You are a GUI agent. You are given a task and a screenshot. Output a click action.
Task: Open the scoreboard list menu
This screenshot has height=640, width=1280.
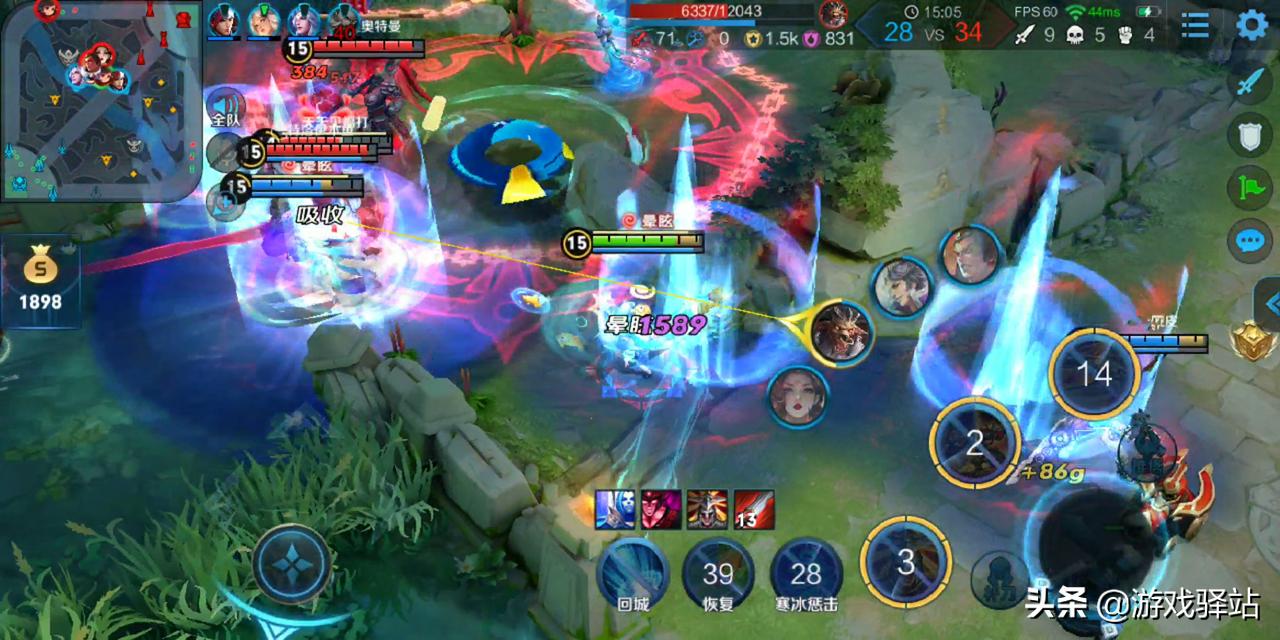point(1195,26)
